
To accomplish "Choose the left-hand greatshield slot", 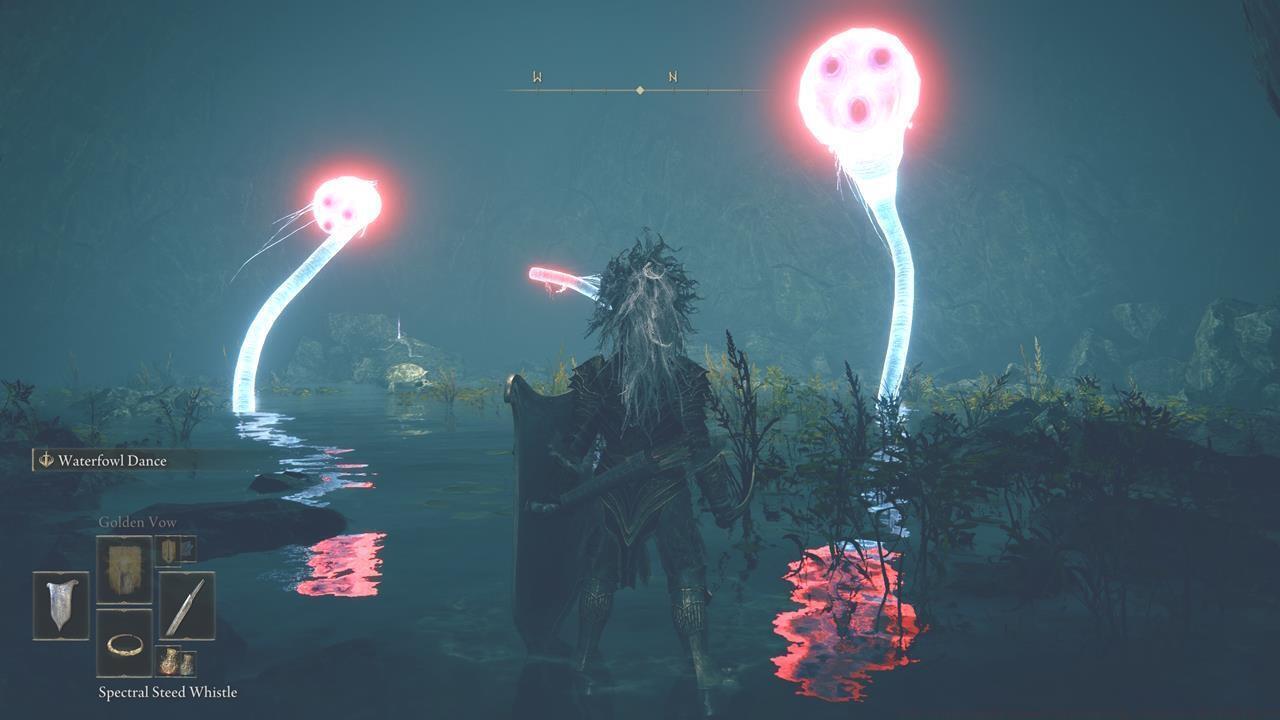I will click(61, 606).
